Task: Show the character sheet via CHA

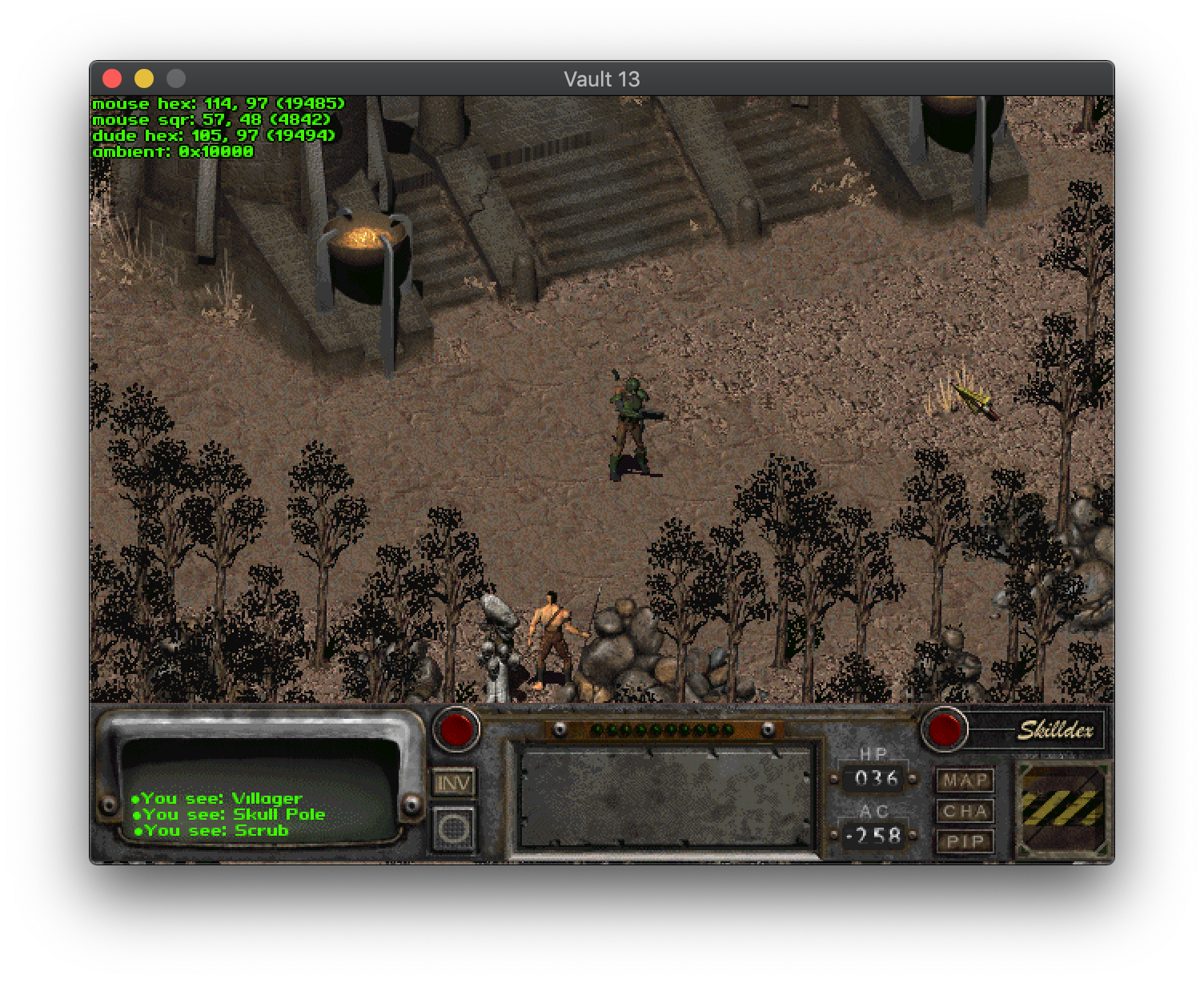Action: [965, 811]
